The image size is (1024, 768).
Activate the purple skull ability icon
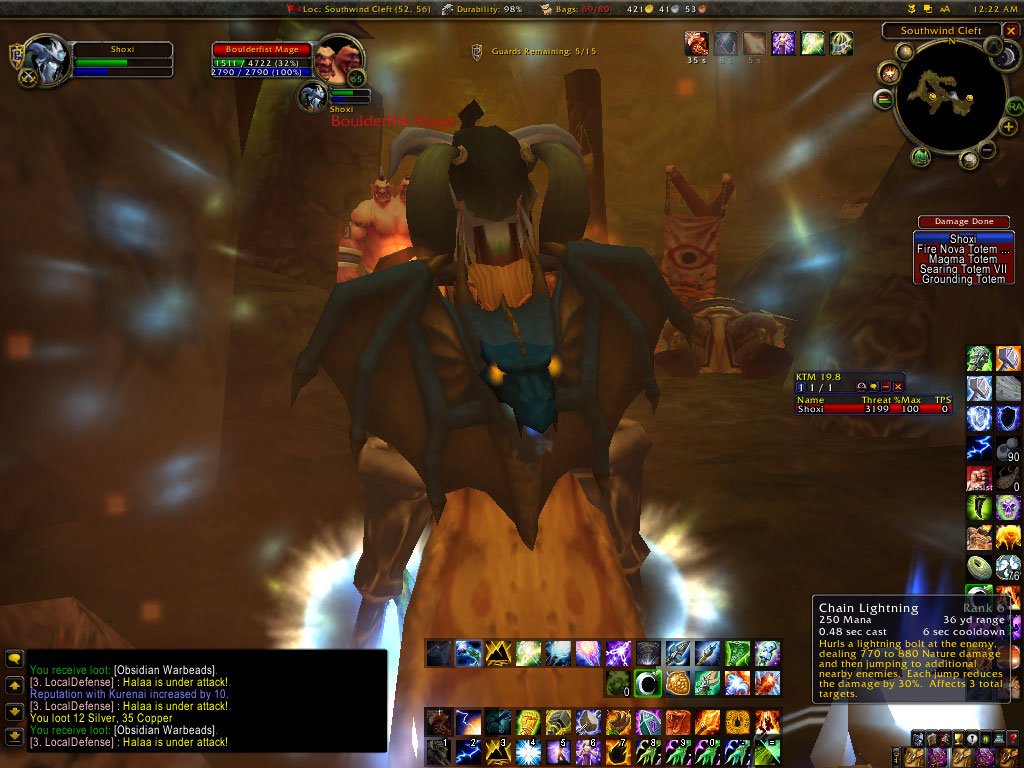click(1008, 508)
